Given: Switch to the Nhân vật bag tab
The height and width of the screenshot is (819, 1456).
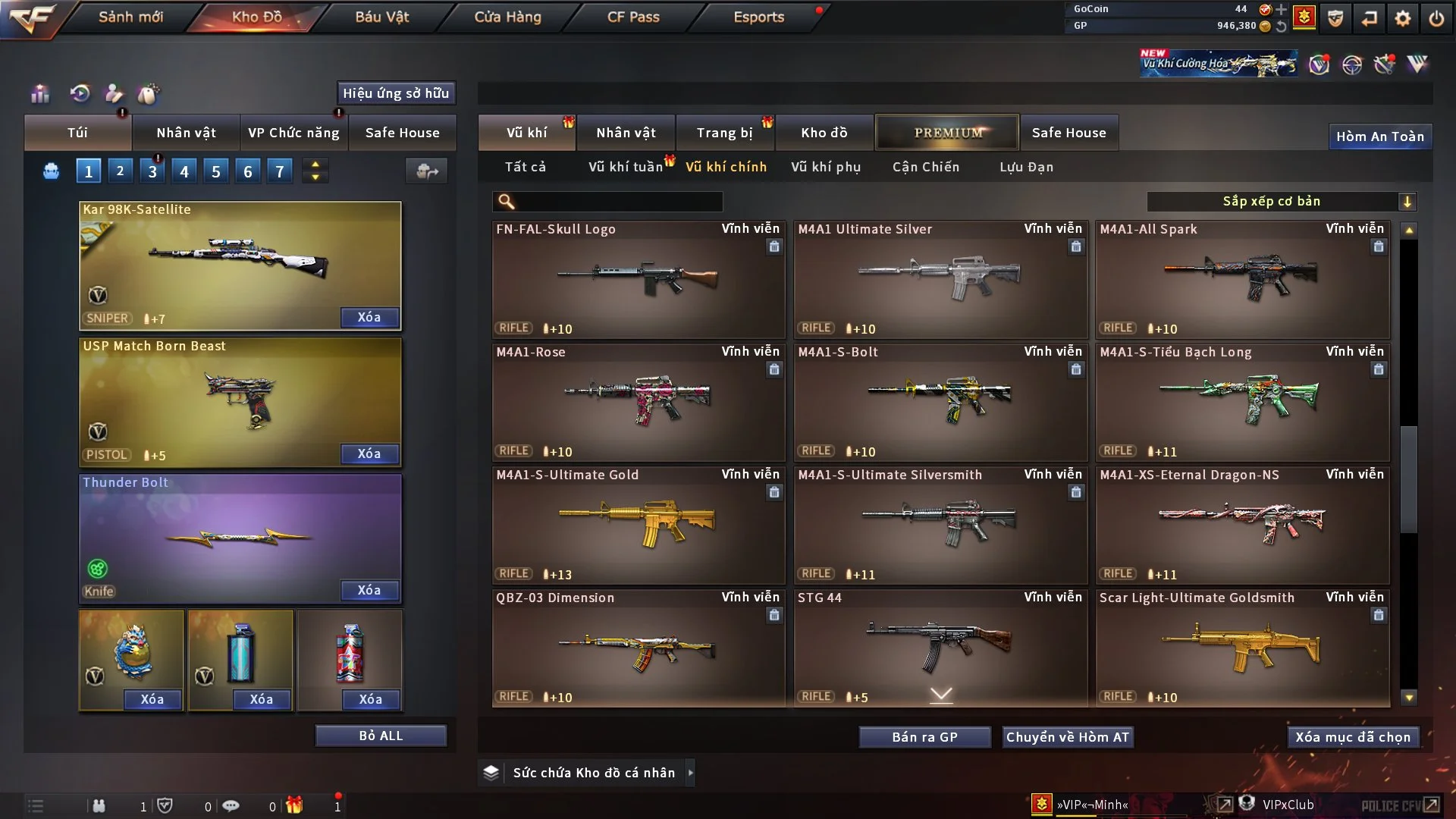Looking at the screenshot, I should [186, 133].
